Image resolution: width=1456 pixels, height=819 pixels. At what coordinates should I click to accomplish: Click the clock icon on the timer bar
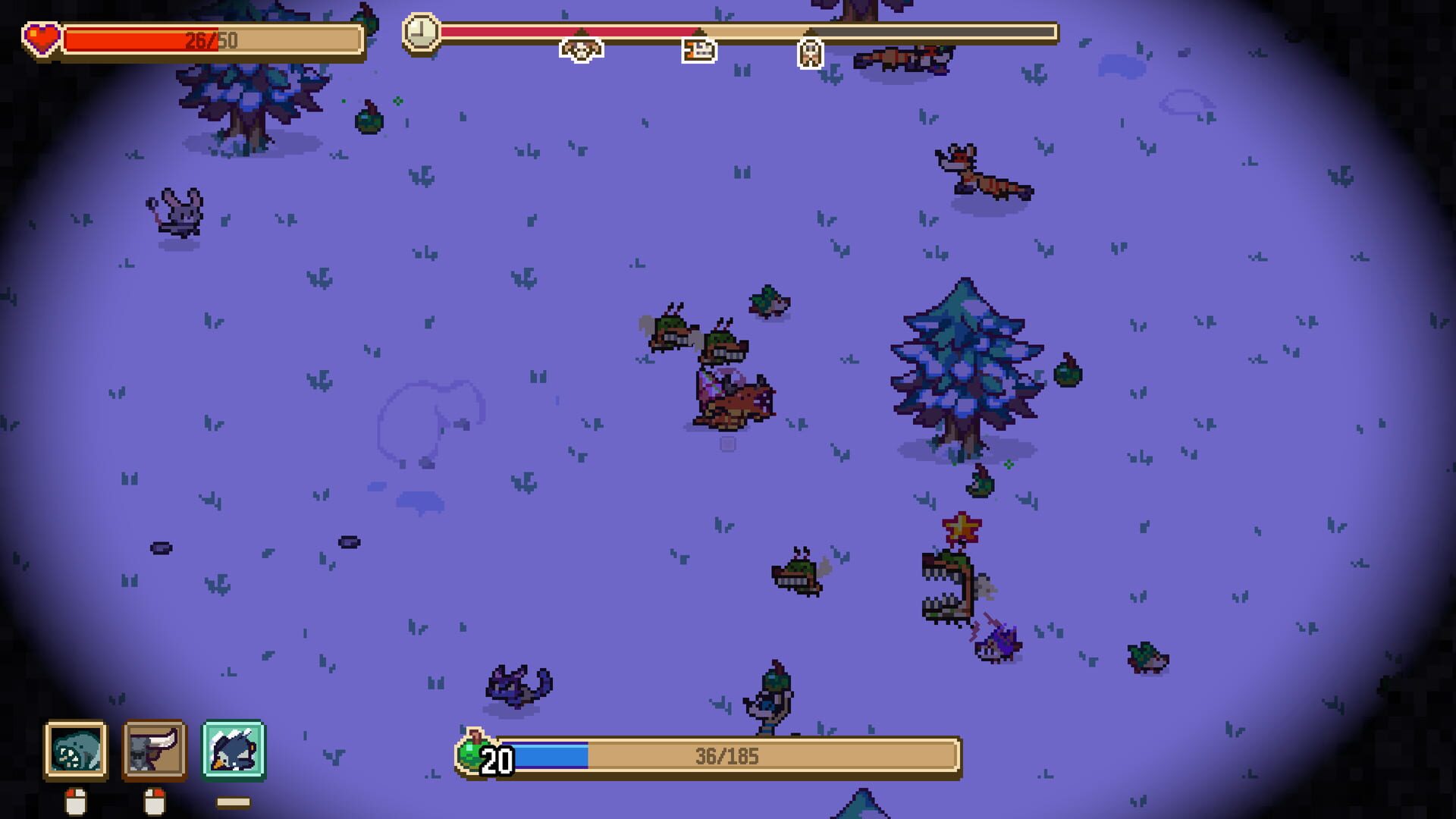(422, 33)
